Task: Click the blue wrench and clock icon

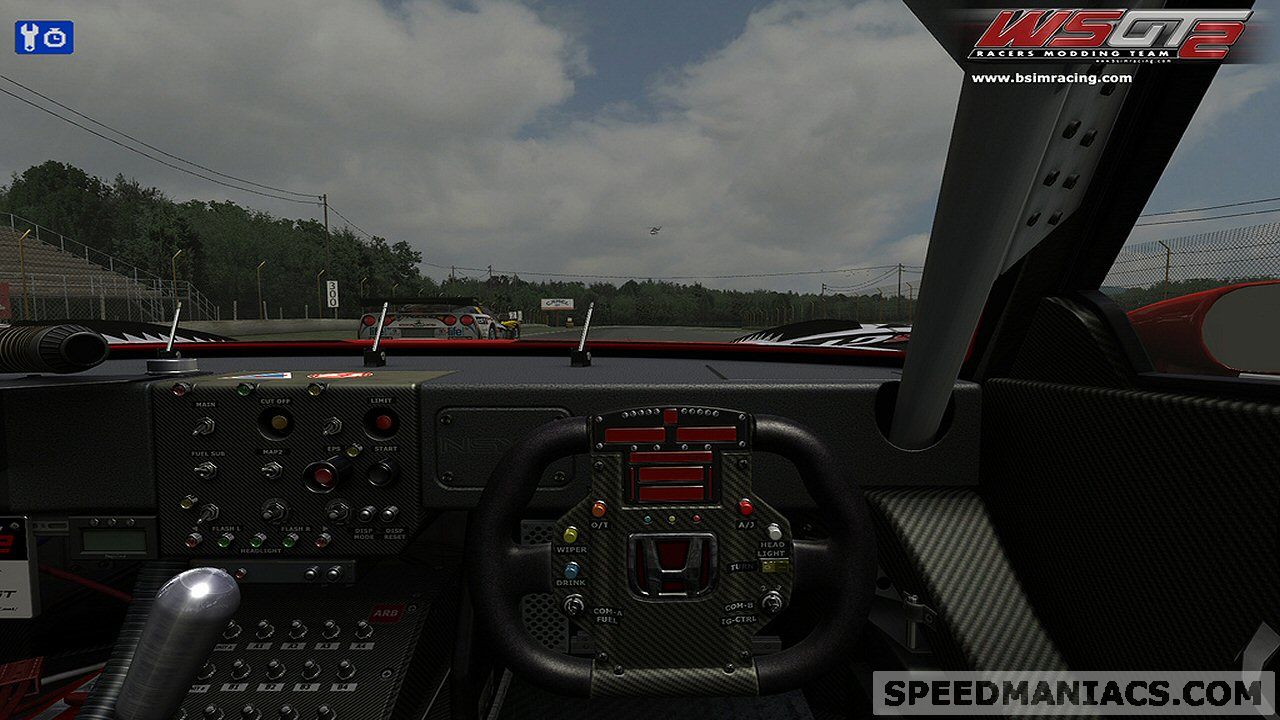Action: pyautogui.click(x=44, y=37)
